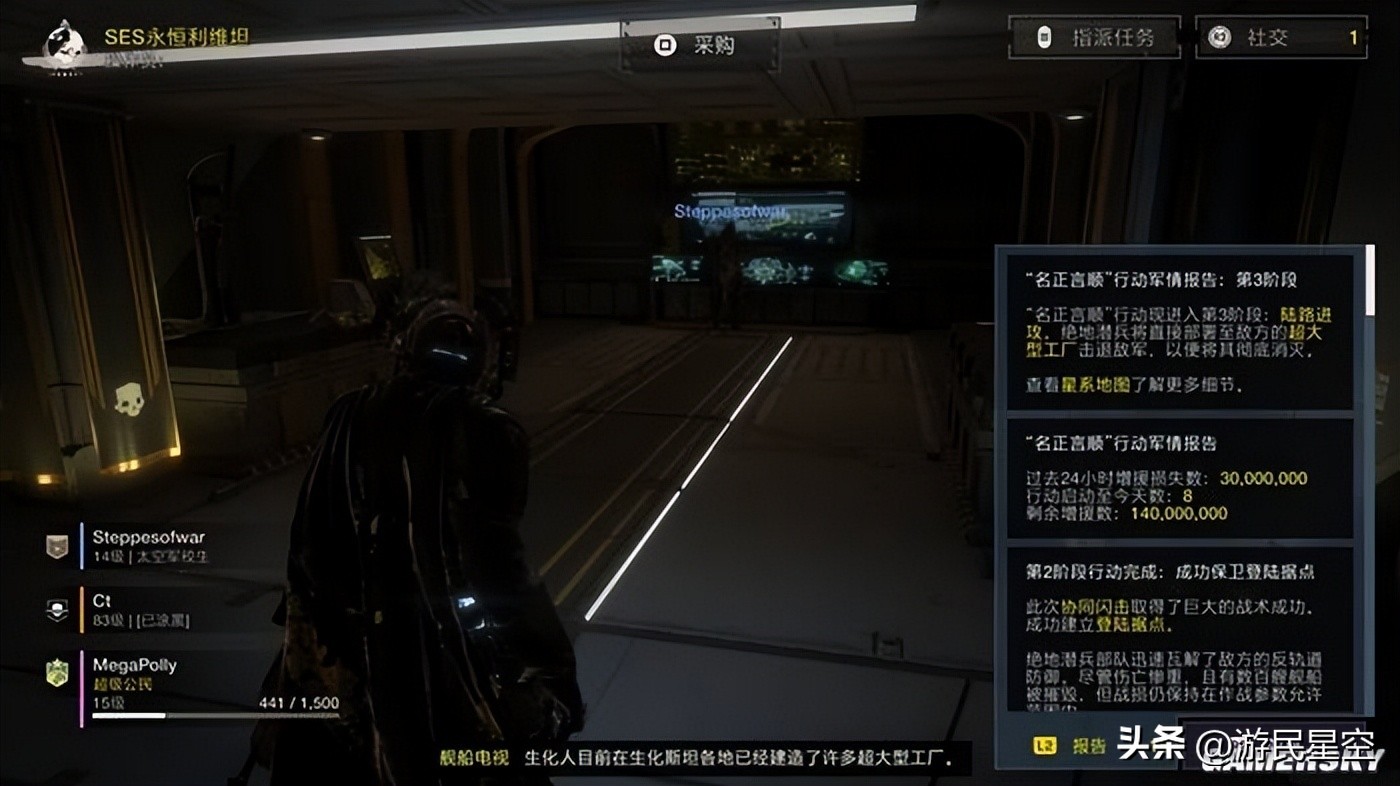The height and width of the screenshot is (786, 1400).
Task: Click the SES永恒利维坦 ship name banner
Action: [x=176, y=37]
